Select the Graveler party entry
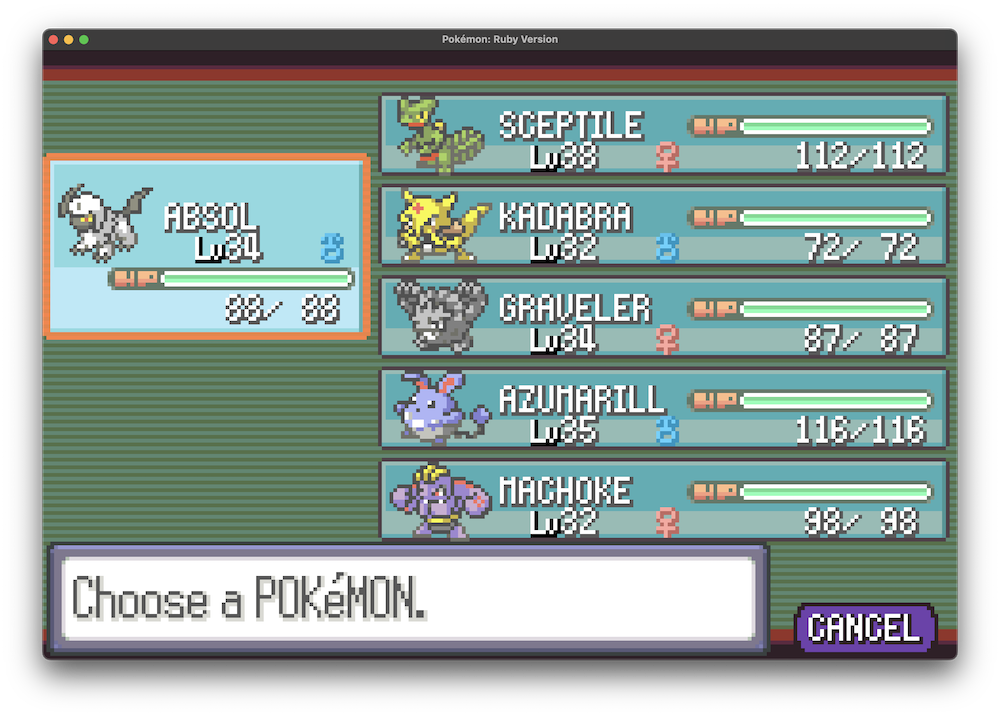The height and width of the screenshot is (716, 1000). 663,317
